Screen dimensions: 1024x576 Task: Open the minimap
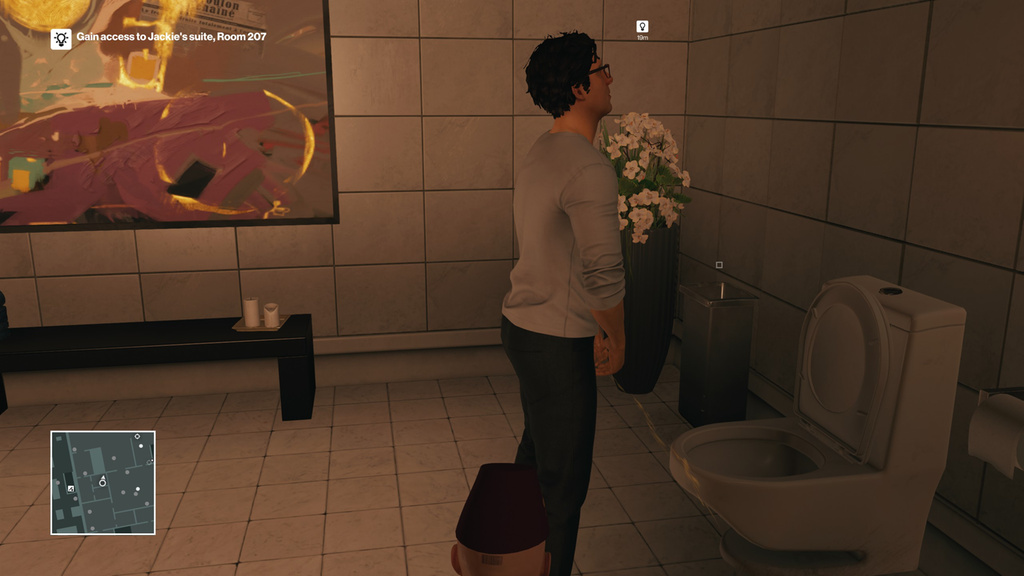103,482
